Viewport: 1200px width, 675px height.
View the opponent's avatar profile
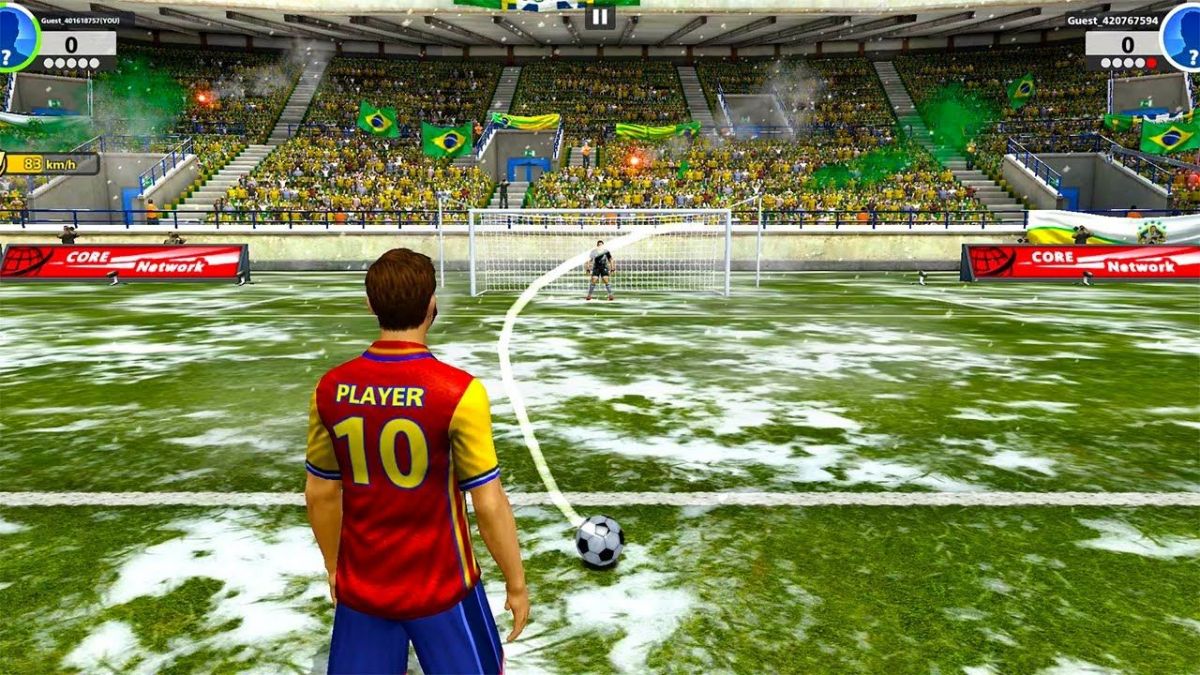point(1182,37)
